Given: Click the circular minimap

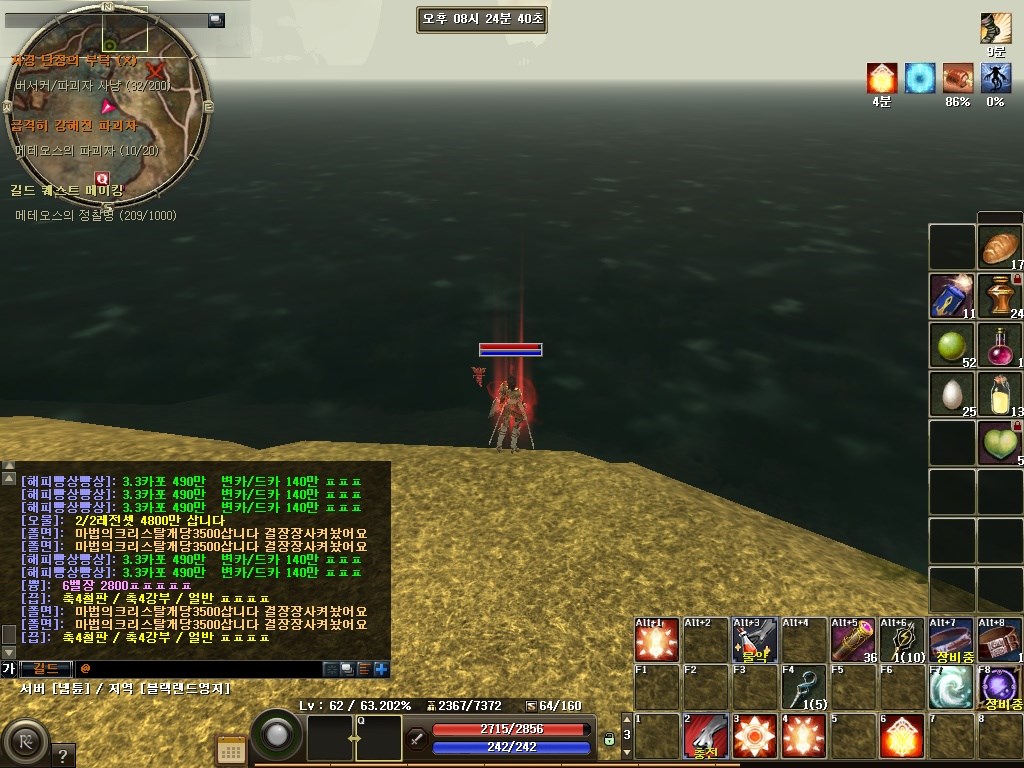Looking at the screenshot, I should [107, 105].
